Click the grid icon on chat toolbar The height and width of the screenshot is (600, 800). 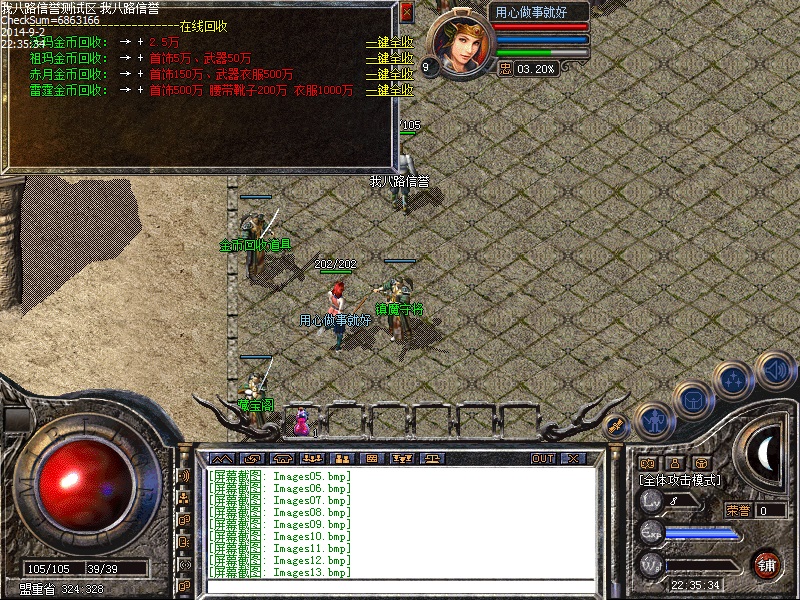click(x=372, y=458)
